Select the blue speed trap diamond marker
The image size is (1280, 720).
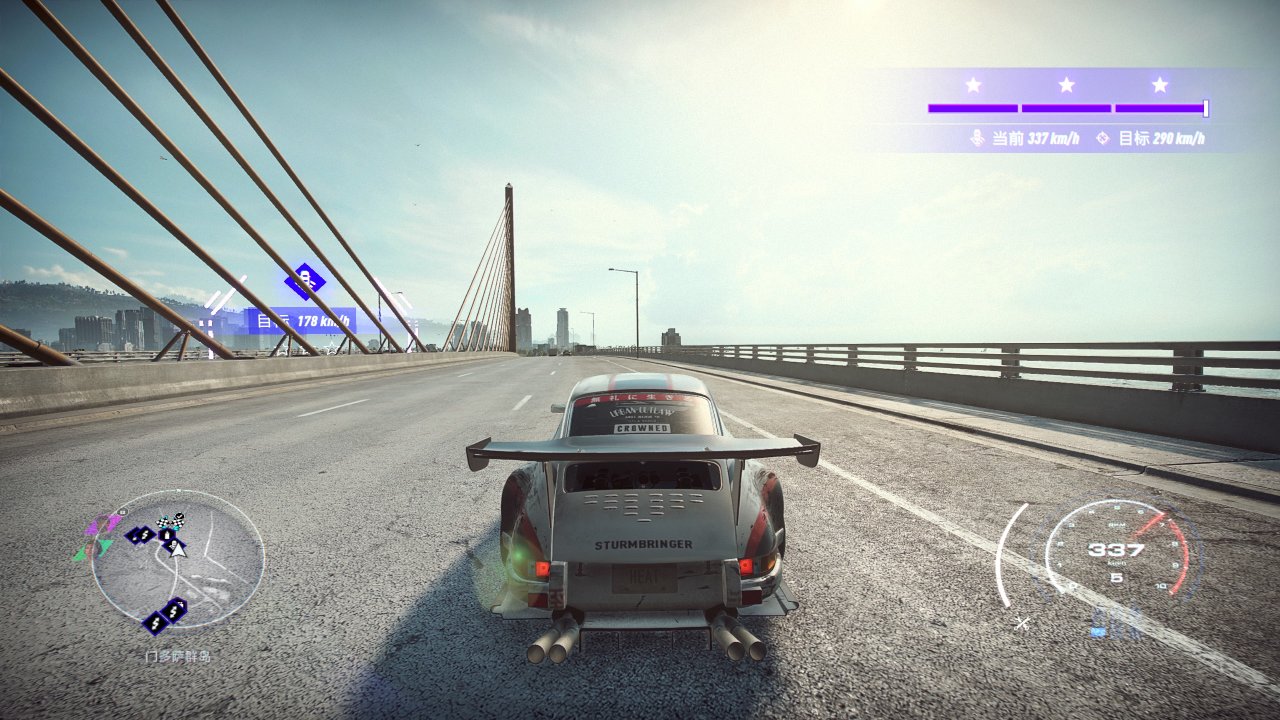304,281
